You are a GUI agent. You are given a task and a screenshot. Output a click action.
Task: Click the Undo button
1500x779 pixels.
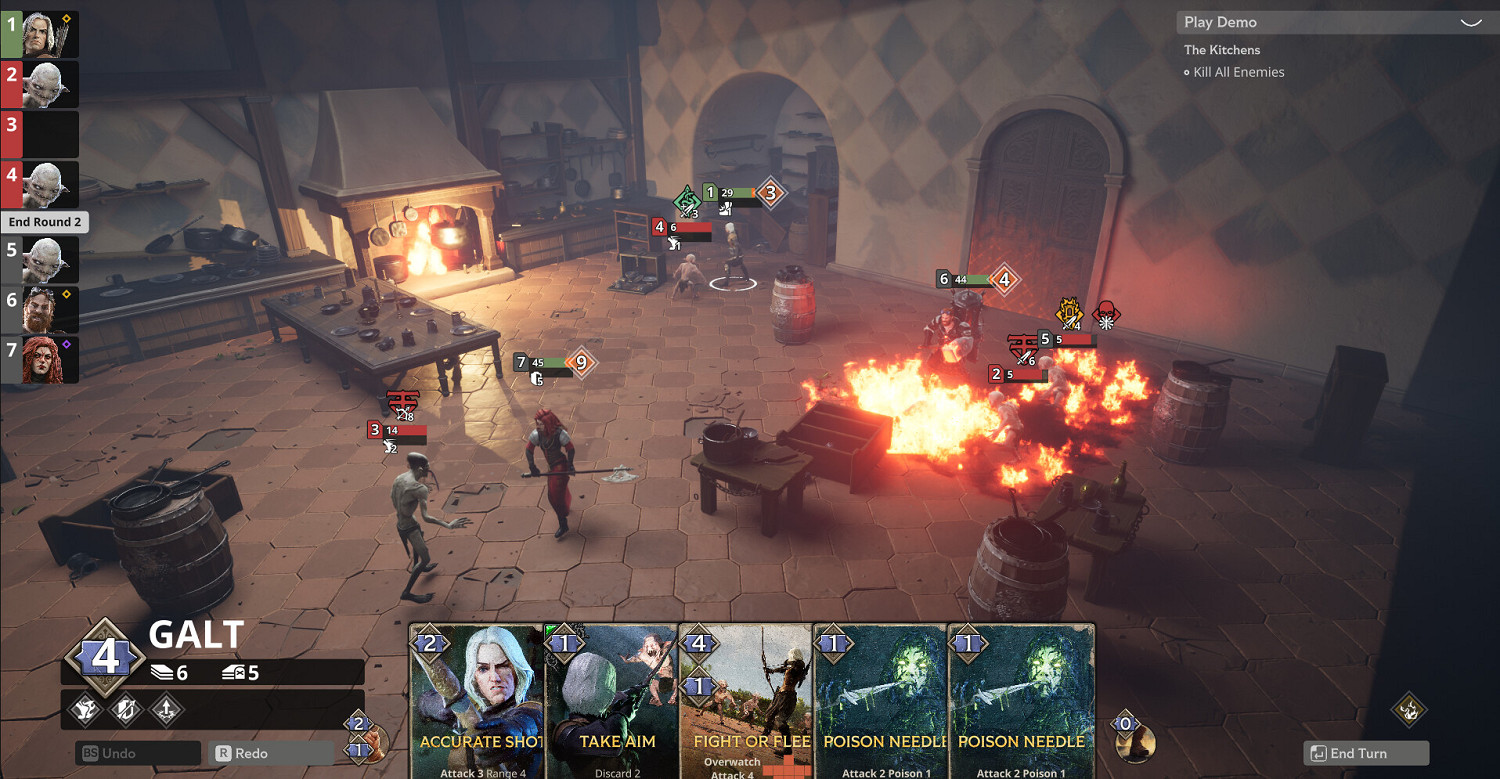(137, 751)
